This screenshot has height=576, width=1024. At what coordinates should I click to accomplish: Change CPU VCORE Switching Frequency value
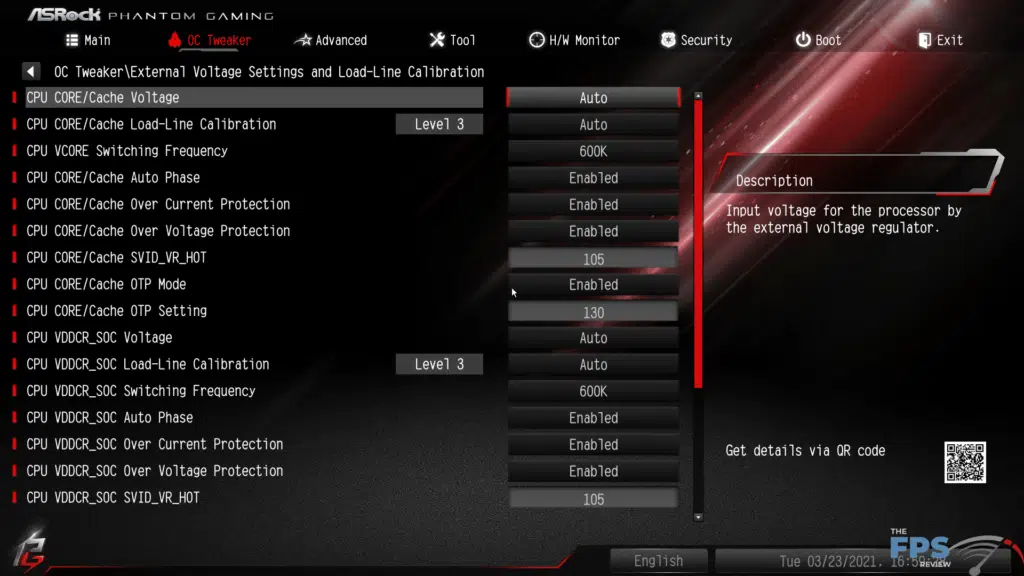coord(593,151)
